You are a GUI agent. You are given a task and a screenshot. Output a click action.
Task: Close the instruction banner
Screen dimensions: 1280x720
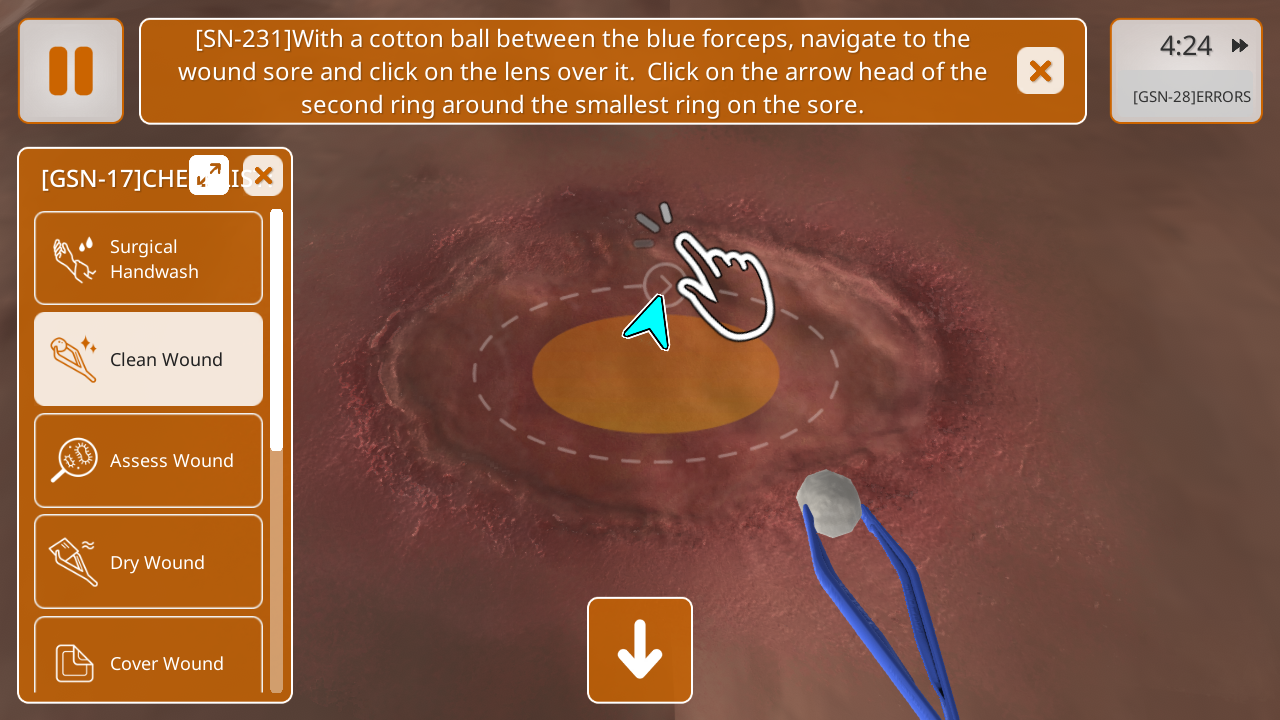[x=1040, y=71]
